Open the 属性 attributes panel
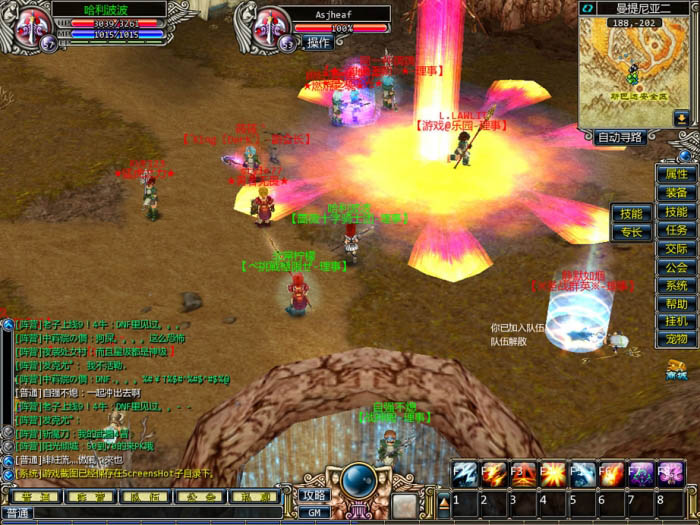 (676, 174)
